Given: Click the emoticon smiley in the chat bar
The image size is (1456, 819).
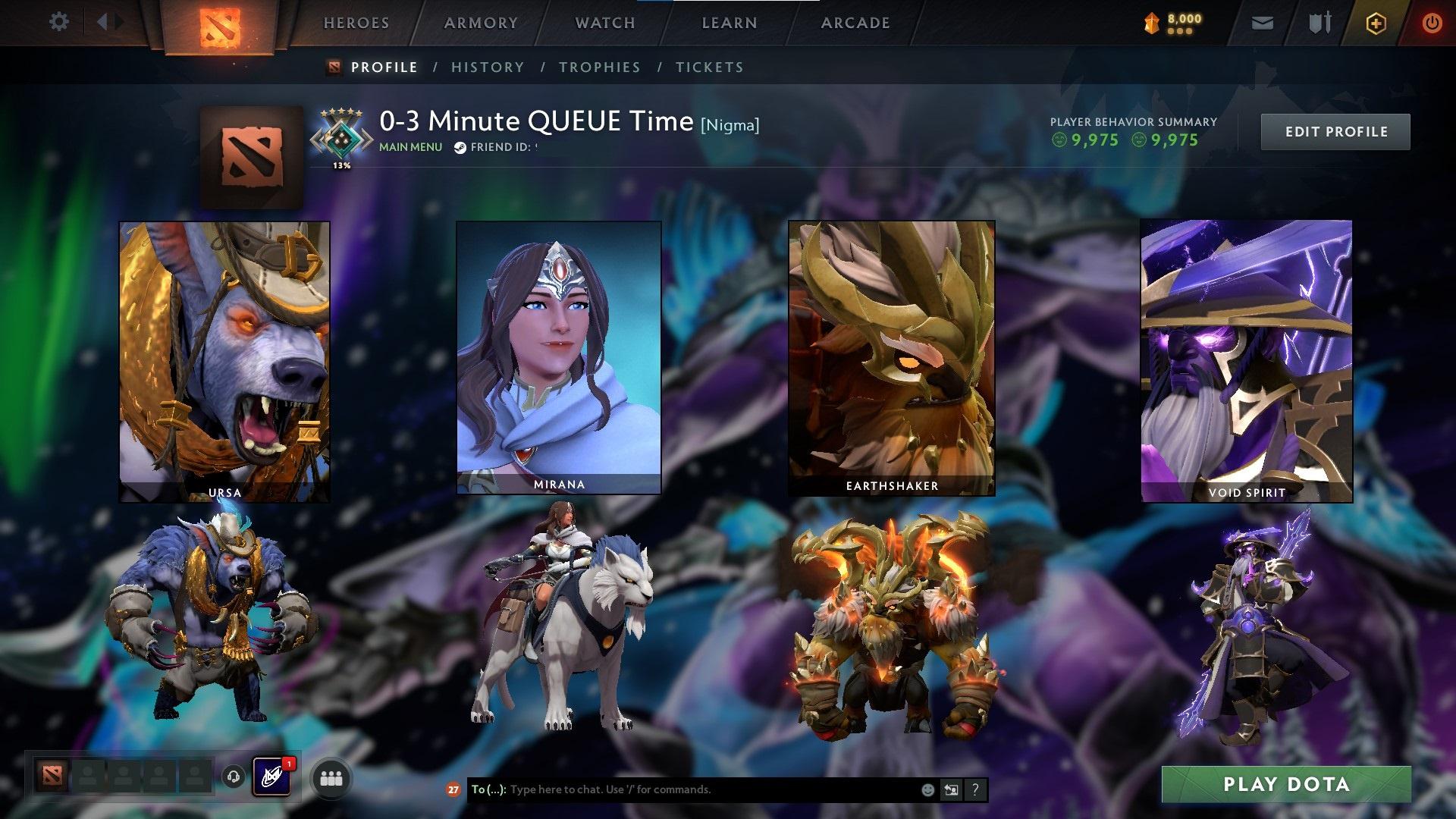Looking at the screenshot, I should click(927, 789).
